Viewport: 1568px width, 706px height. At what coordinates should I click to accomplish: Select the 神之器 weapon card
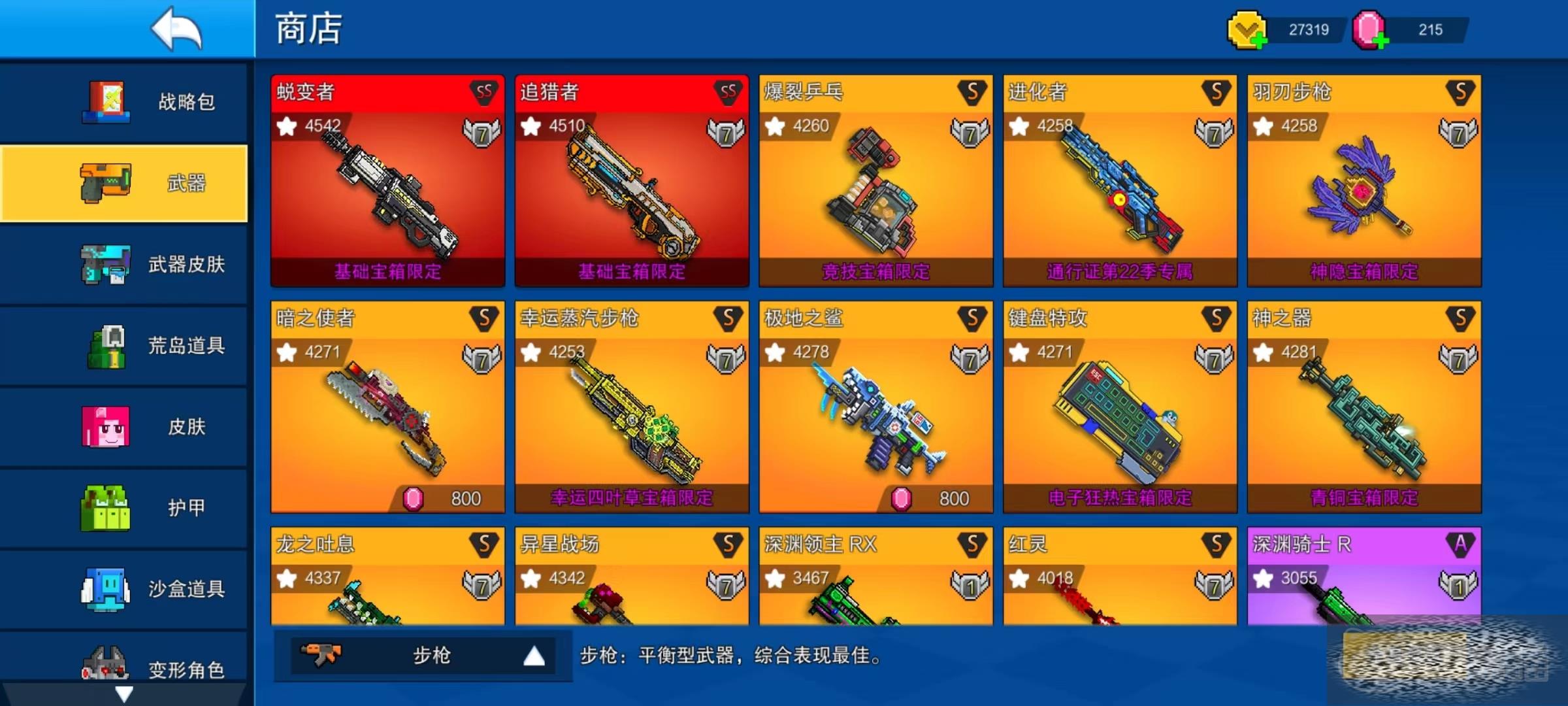[1364, 407]
